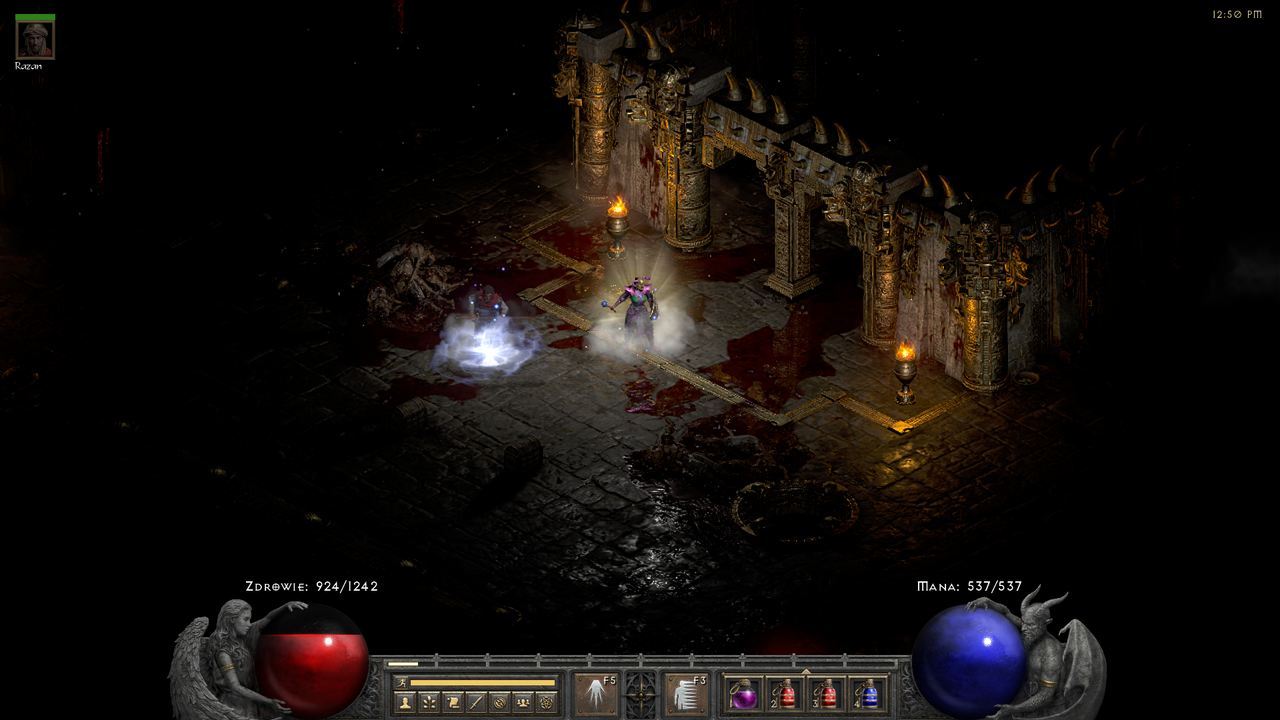
Task: Use the red healing potion in slot 3
Action: (826, 694)
